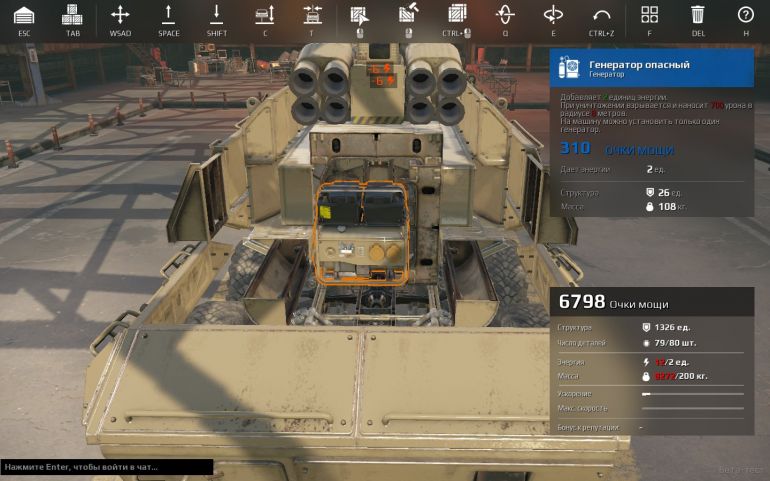
Task: Toggle the four-squares grid icon
Action: pos(649,15)
